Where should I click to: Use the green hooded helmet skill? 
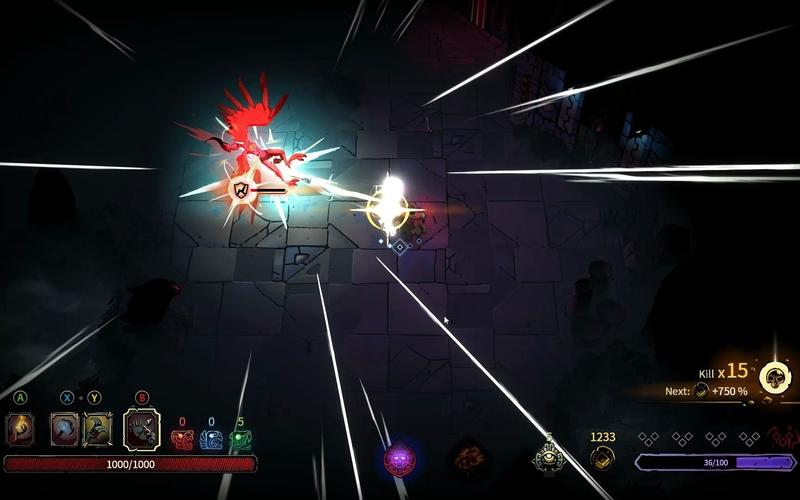[96, 429]
